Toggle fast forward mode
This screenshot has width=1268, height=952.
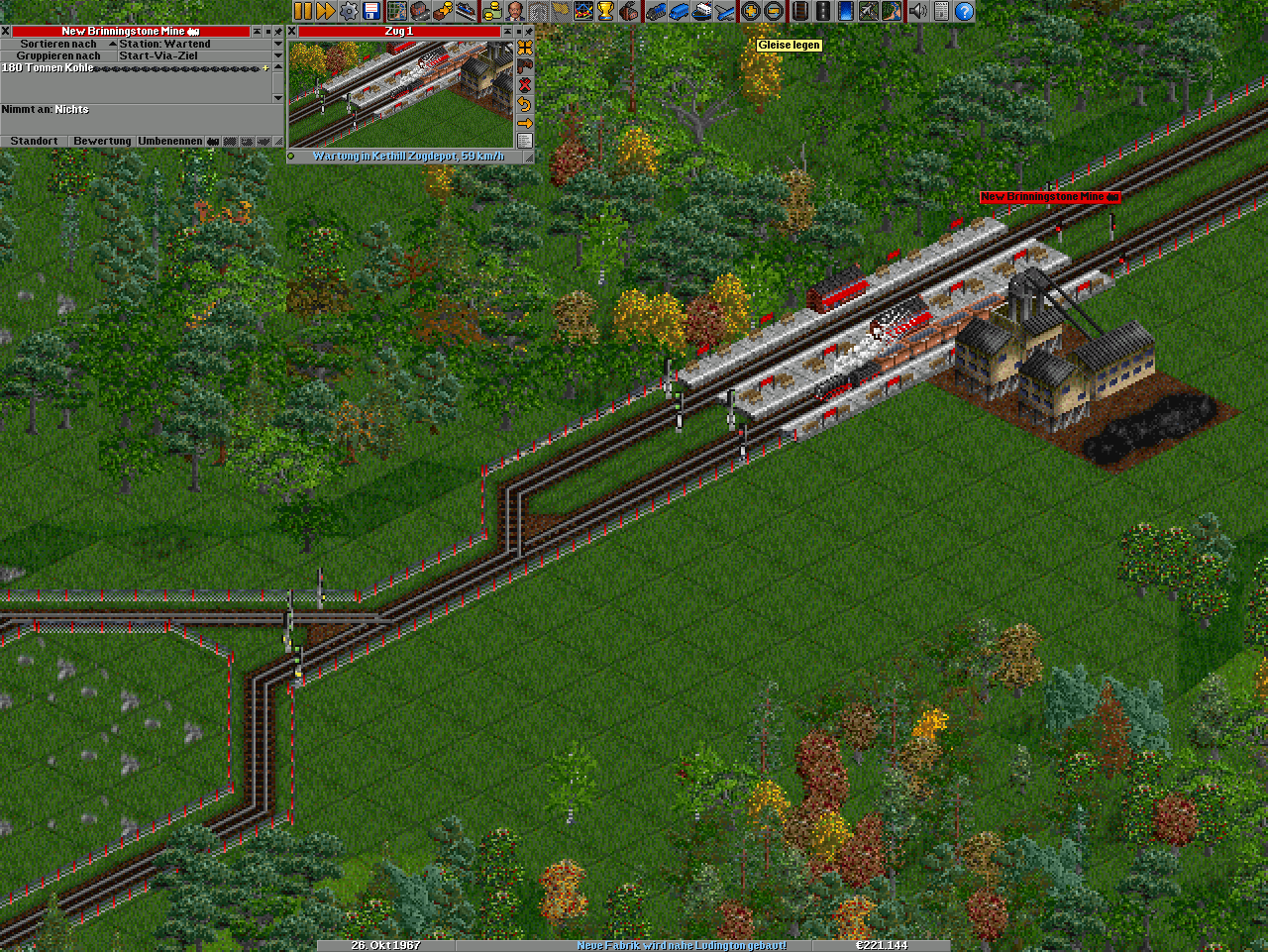pyautogui.click(x=325, y=11)
